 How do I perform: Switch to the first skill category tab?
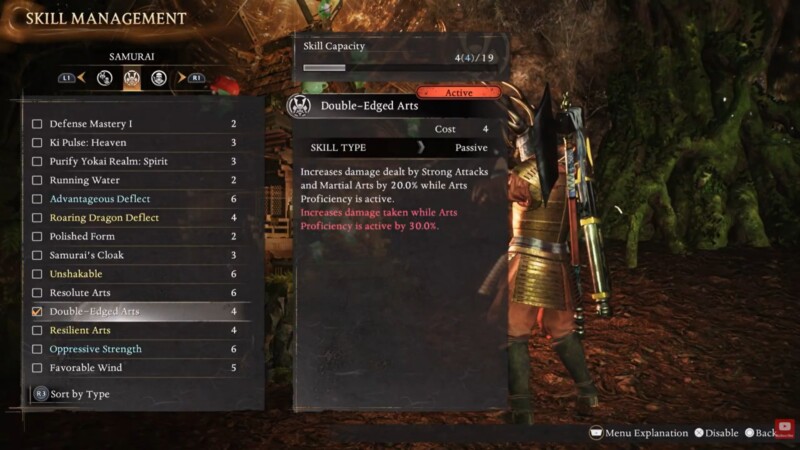[x=104, y=77]
